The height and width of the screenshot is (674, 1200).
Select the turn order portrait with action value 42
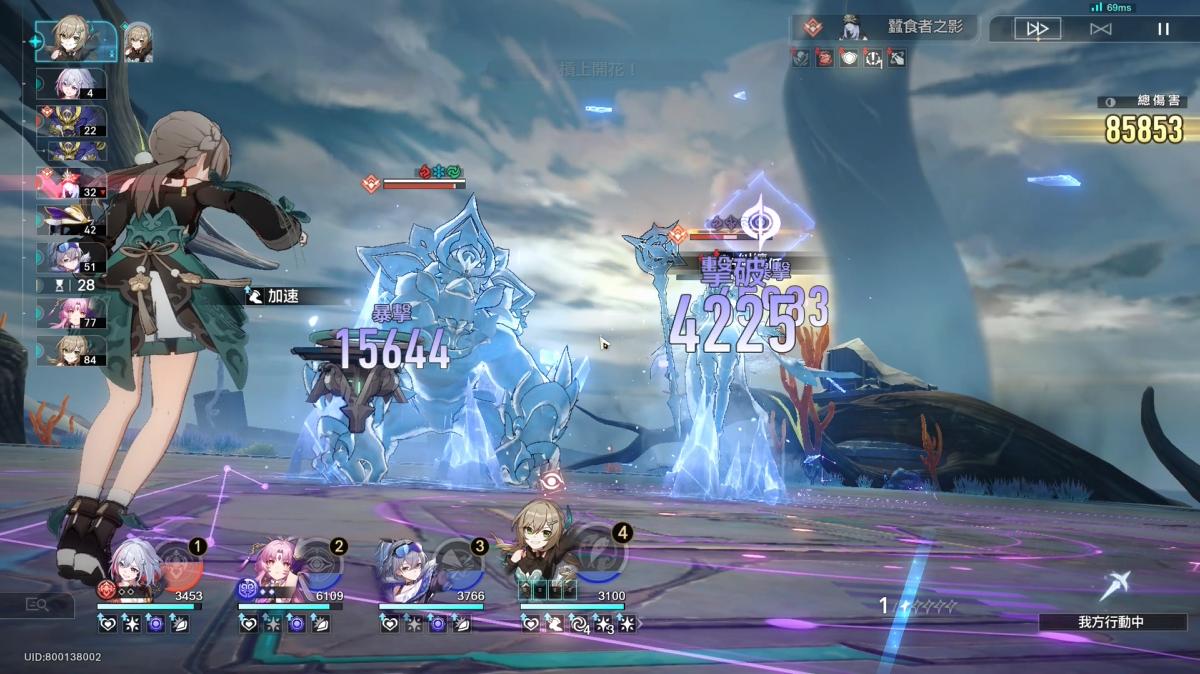tap(72, 218)
